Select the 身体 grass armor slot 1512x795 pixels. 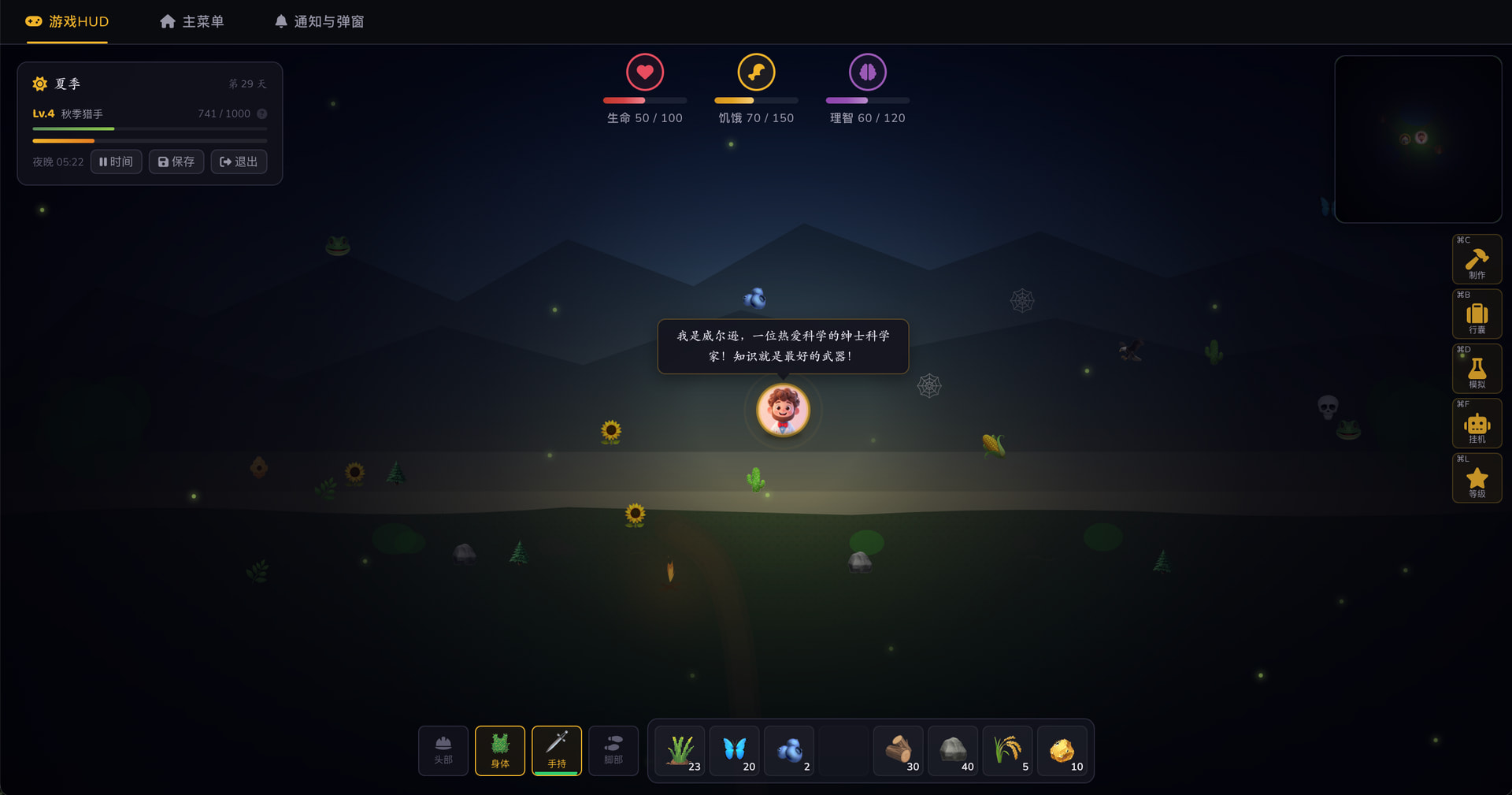500,750
